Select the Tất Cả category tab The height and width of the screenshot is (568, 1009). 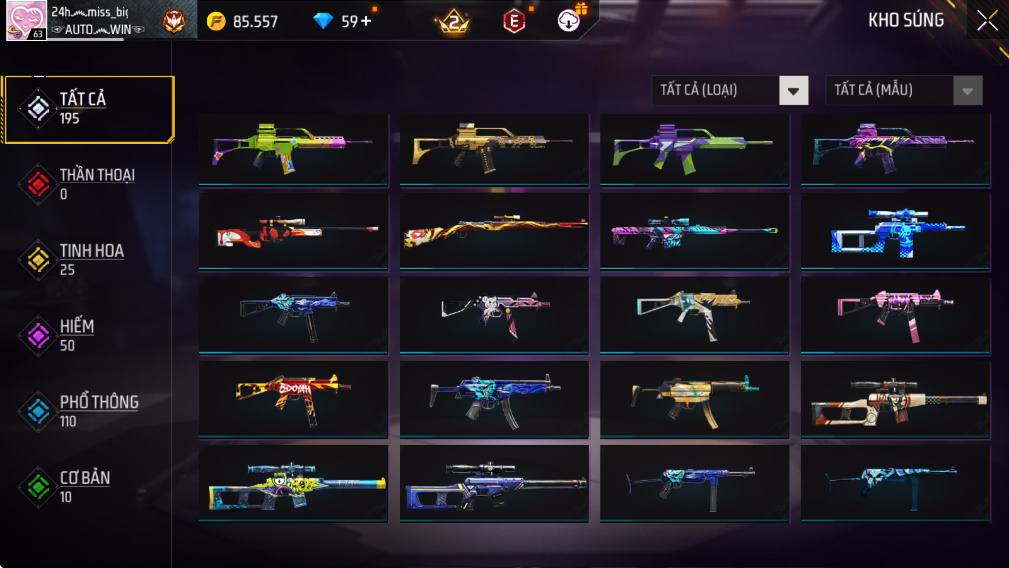tap(88, 108)
